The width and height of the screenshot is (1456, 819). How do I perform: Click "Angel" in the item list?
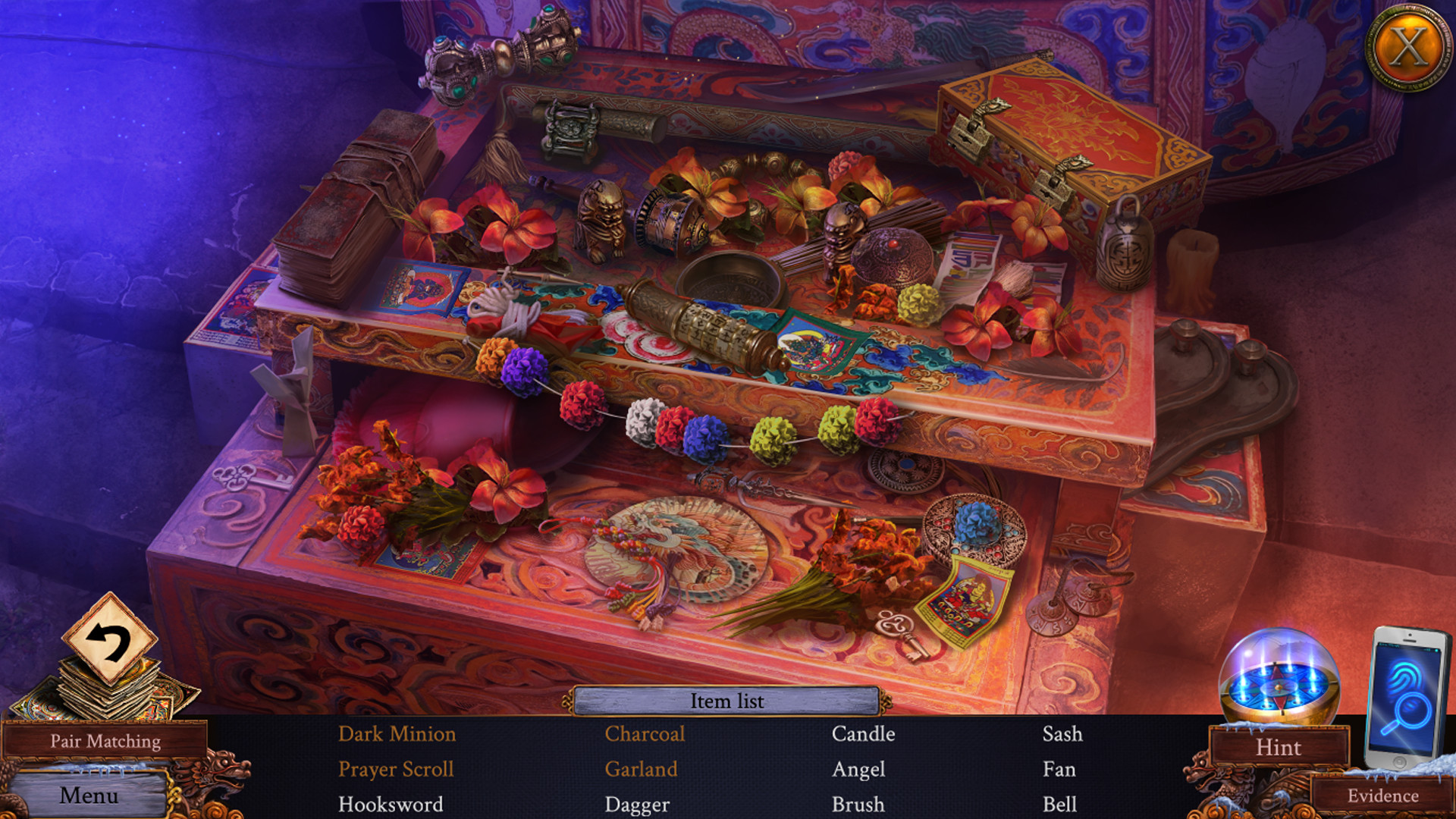[x=859, y=769]
